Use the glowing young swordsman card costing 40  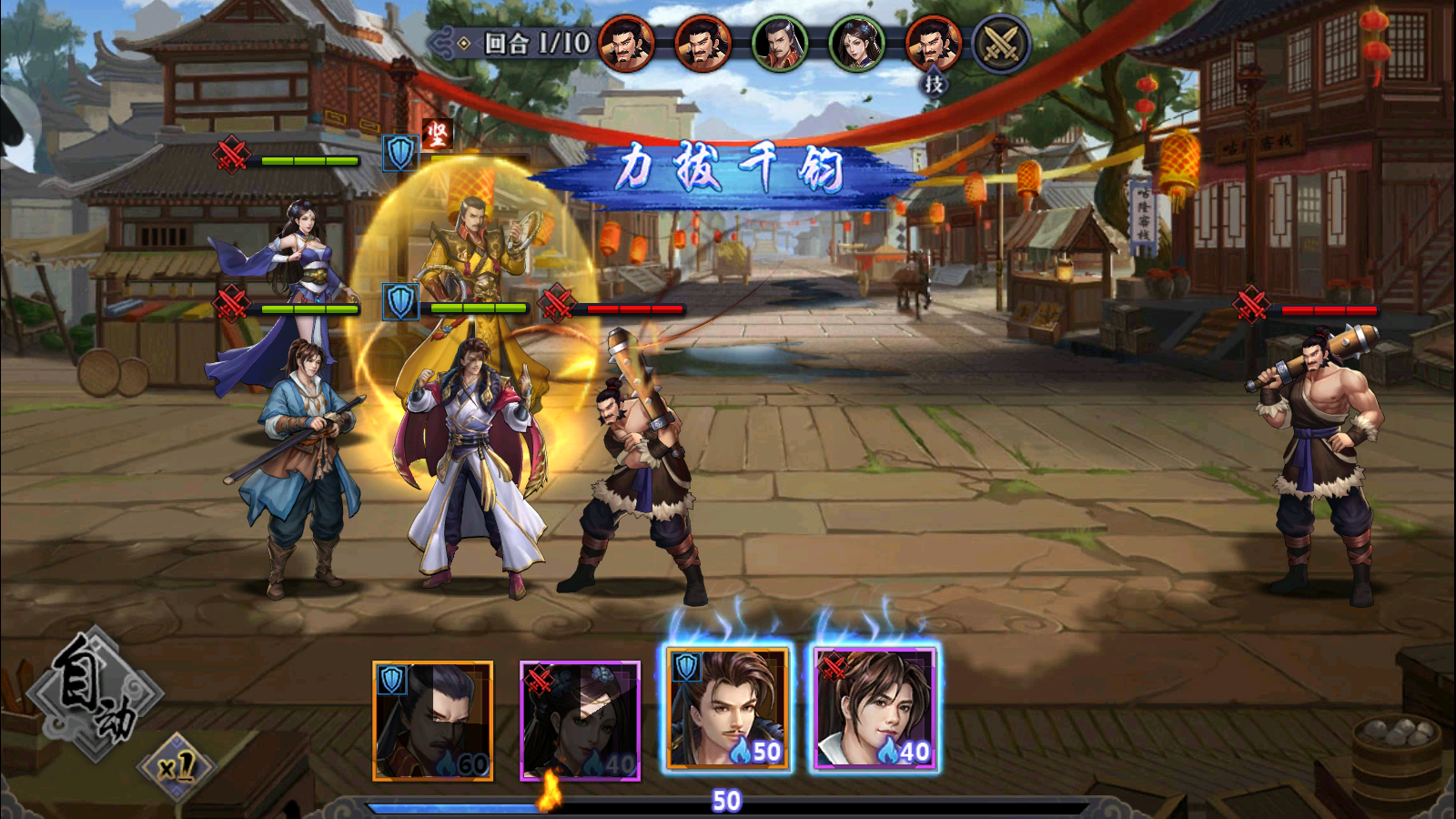pyautogui.click(x=875, y=710)
